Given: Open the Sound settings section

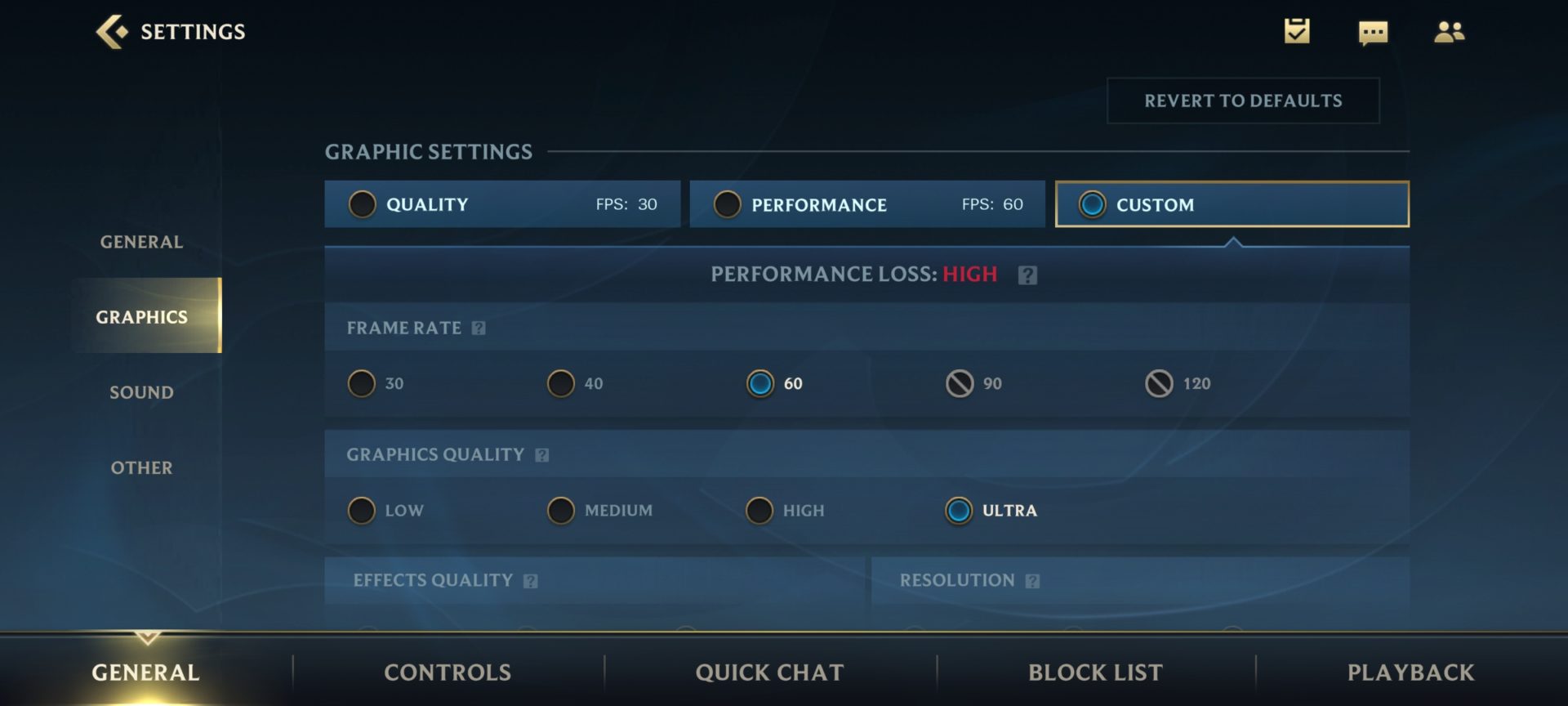Looking at the screenshot, I should tap(141, 392).
